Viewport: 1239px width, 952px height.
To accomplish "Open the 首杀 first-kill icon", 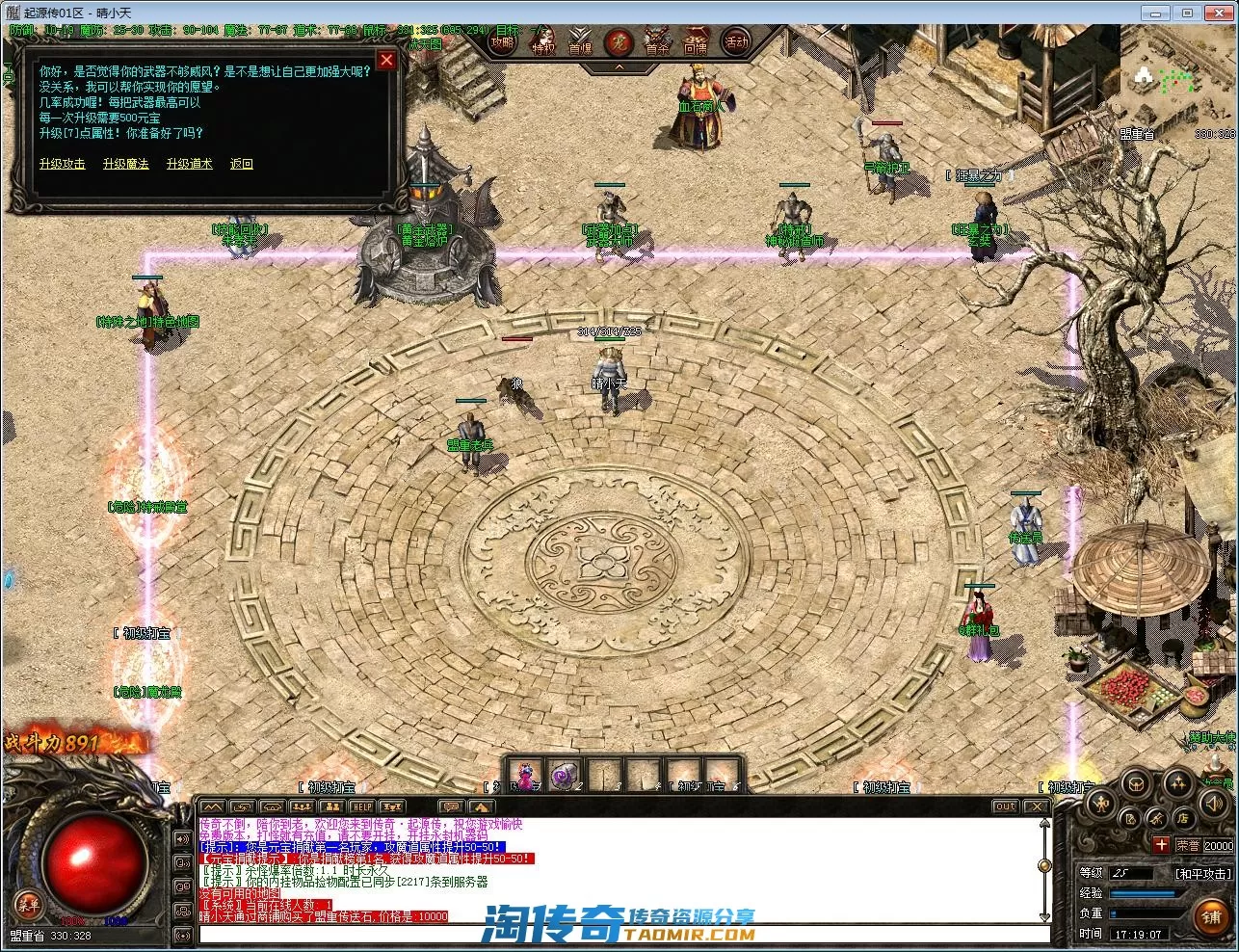I will coord(657,42).
